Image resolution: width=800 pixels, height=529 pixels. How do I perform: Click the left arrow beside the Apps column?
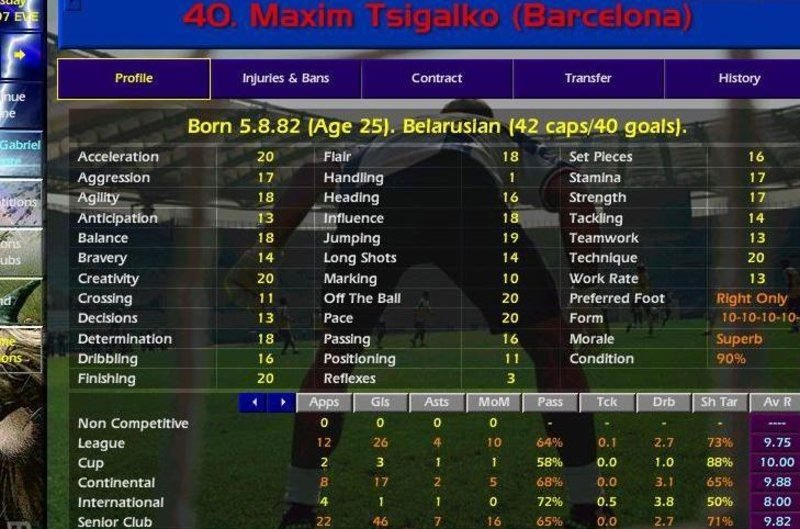(x=255, y=402)
